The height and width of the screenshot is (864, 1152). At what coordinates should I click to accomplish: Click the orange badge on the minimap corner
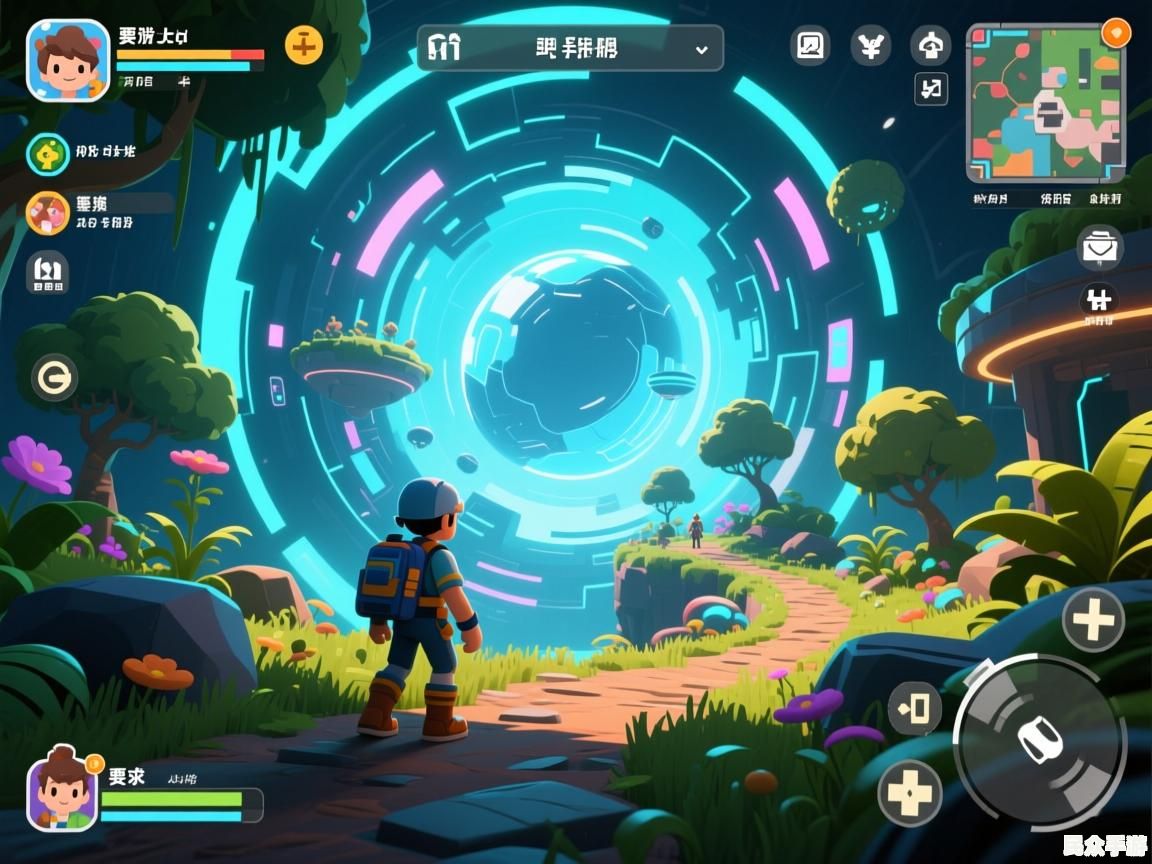1115,31
